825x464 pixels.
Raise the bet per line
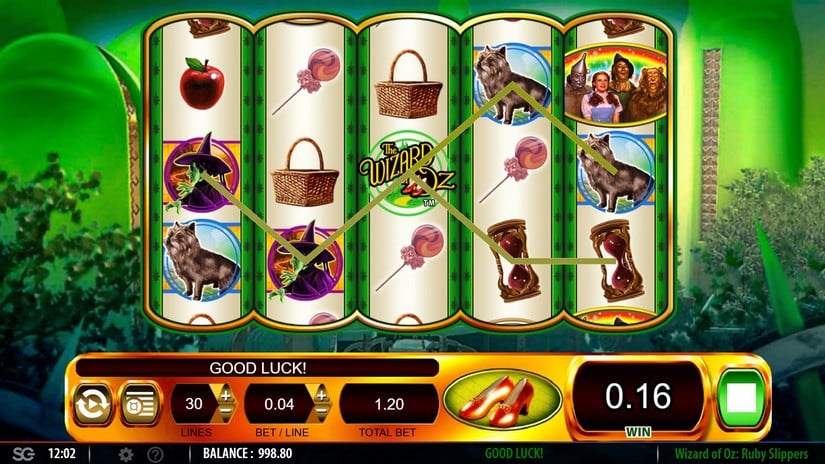tap(321, 396)
